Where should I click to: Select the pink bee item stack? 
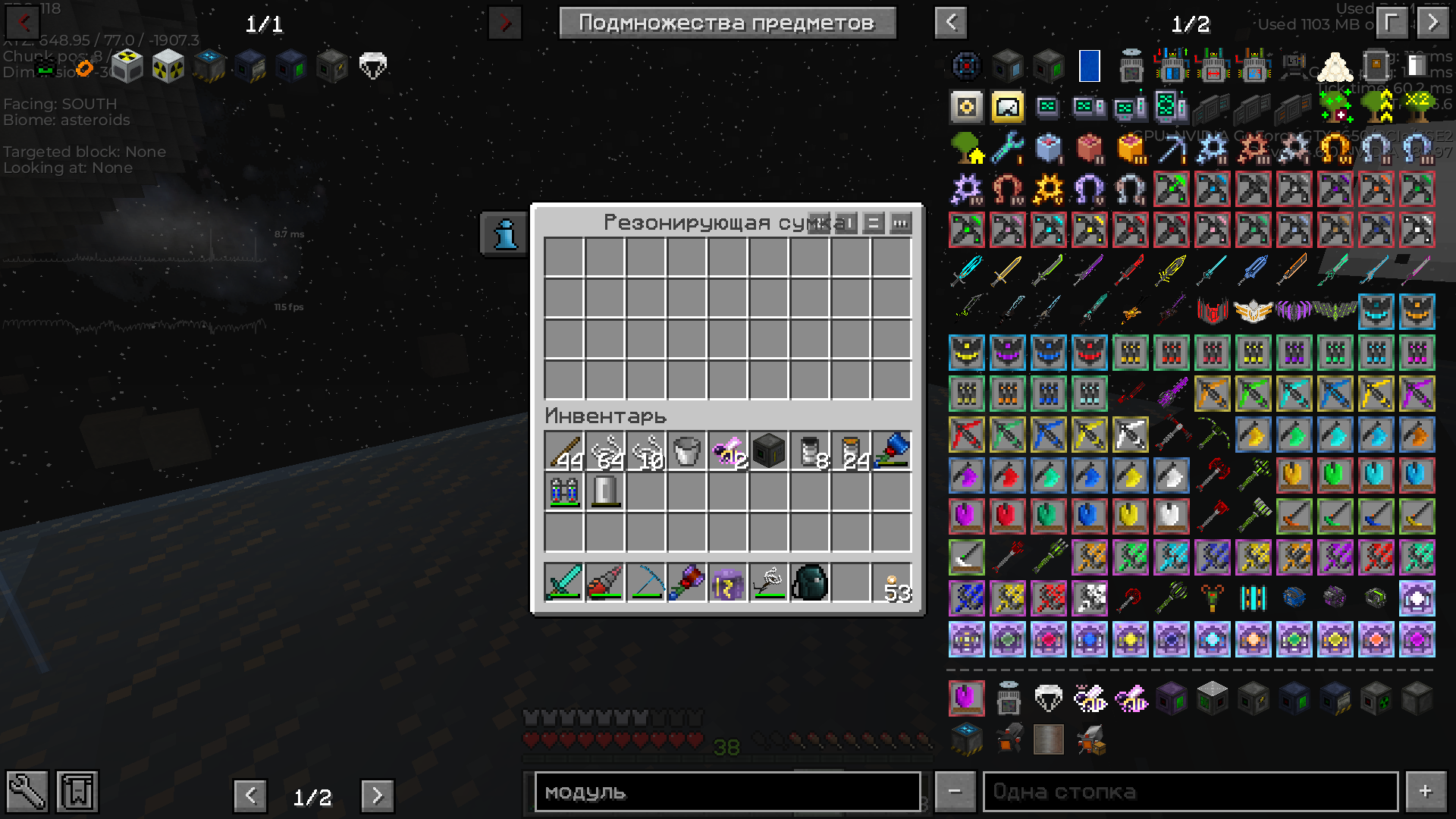[x=728, y=452]
